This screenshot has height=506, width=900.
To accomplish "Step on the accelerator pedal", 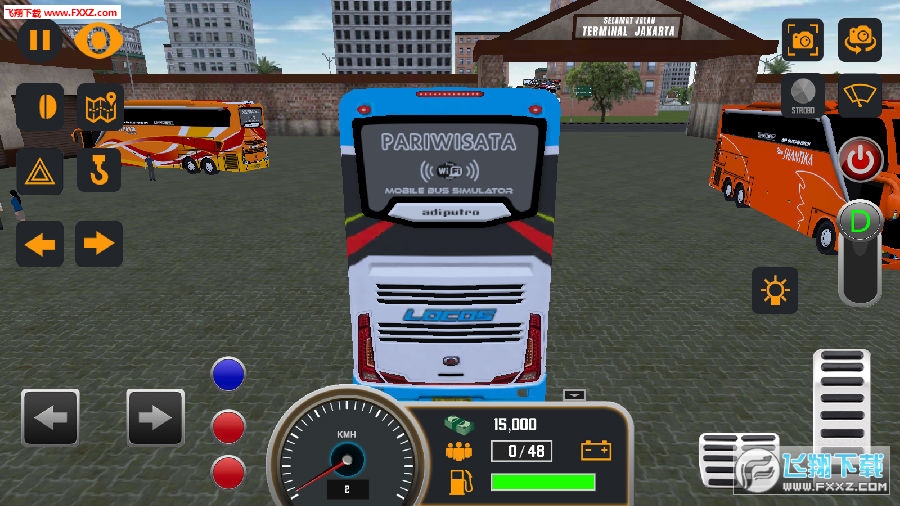I will coord(842,400).
